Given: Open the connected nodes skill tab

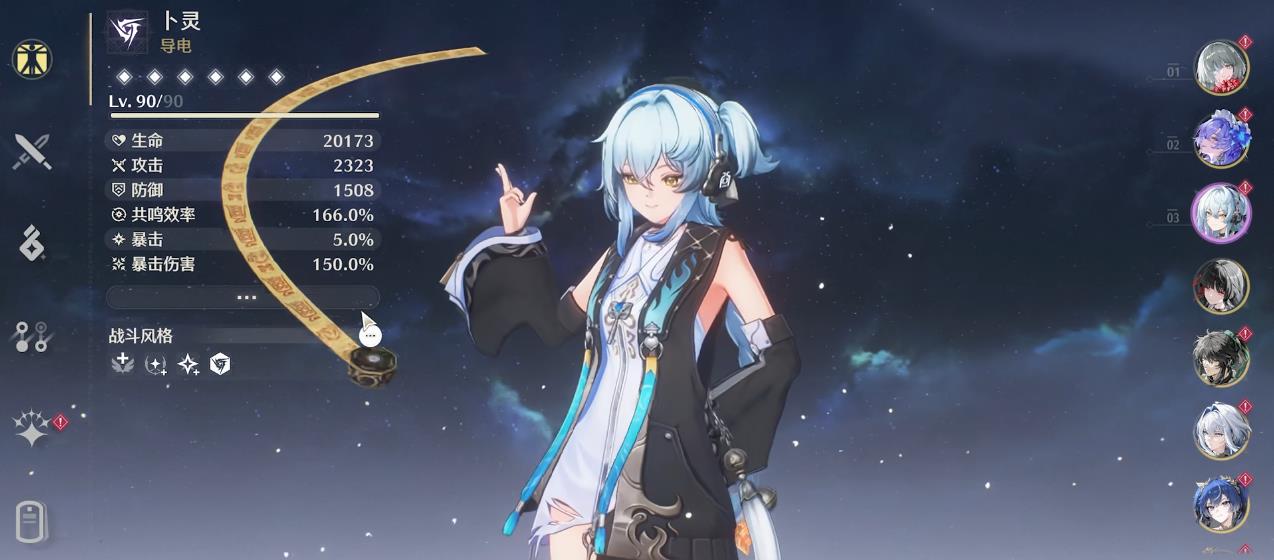Looking at the screenshot, I should (x=32, y=337).
